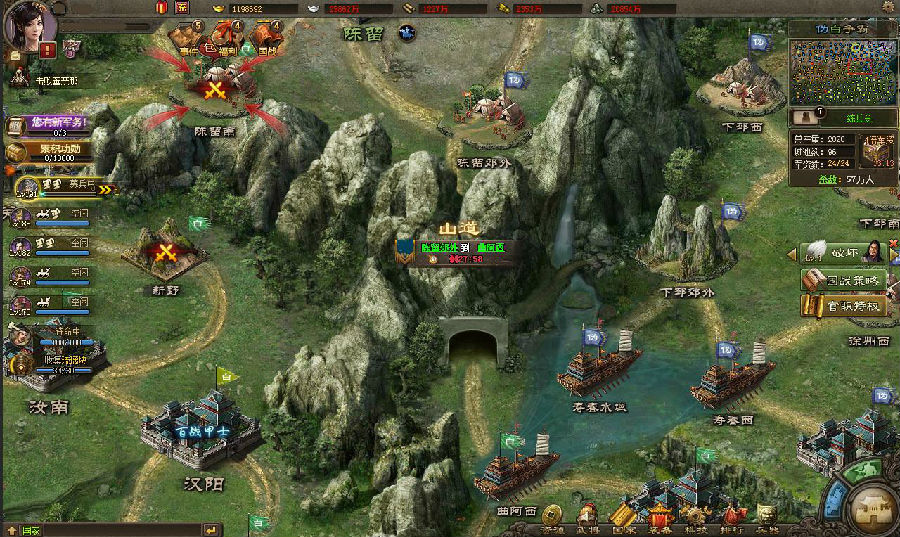Open the 官职特权 panel
The width and height of the screenshot is (900, 537).
[x=843, y=306]
